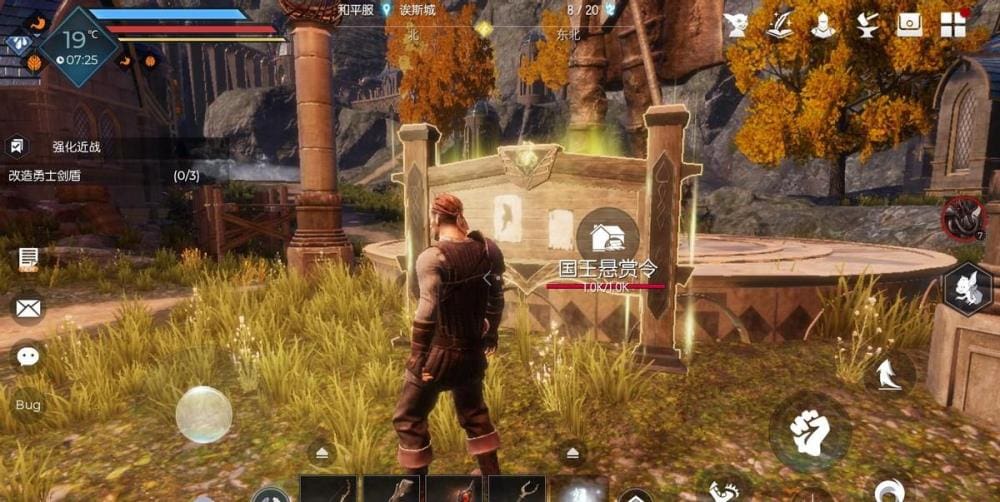Open the backpack inventory
Screen dimensions: 1000x502
click(910, 25)
